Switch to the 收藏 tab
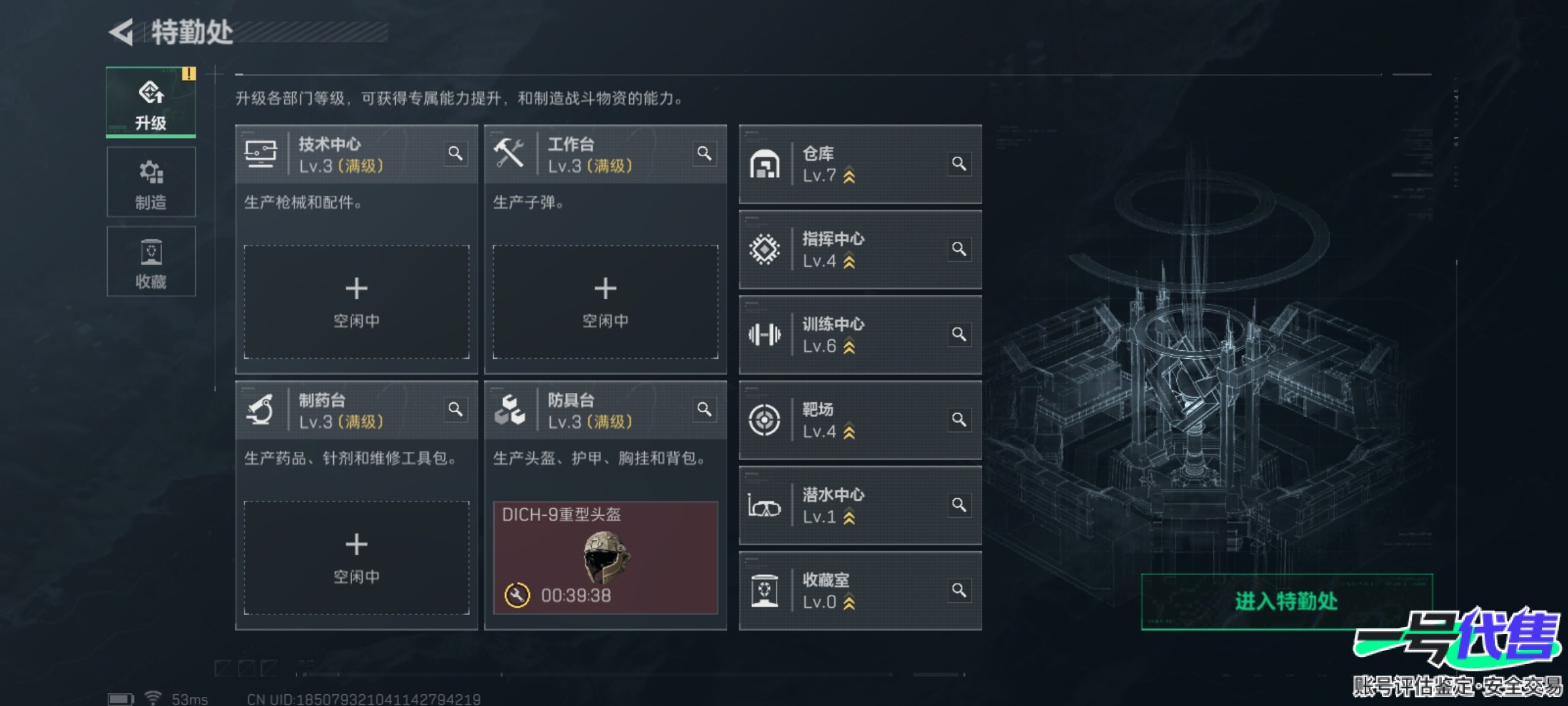The image size is (1568, 706). 151,261
